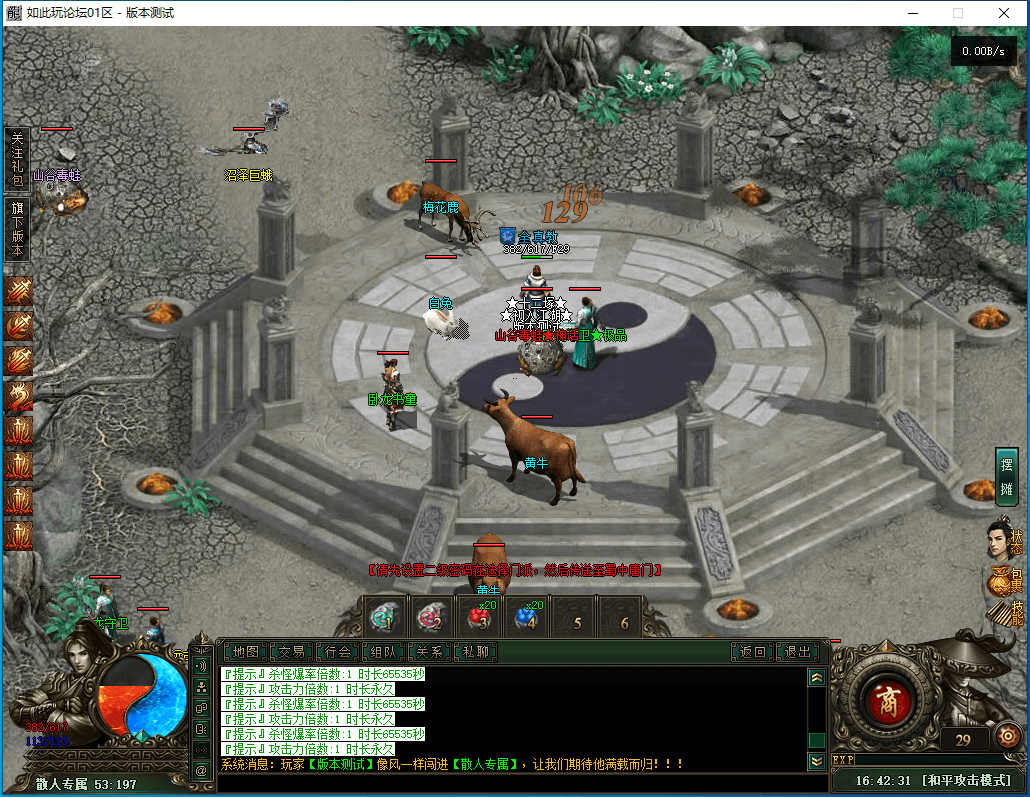Open the 行会 (Guild) panel
The height and width of the screenshot is (797, 1030).
tap(338, 652)
